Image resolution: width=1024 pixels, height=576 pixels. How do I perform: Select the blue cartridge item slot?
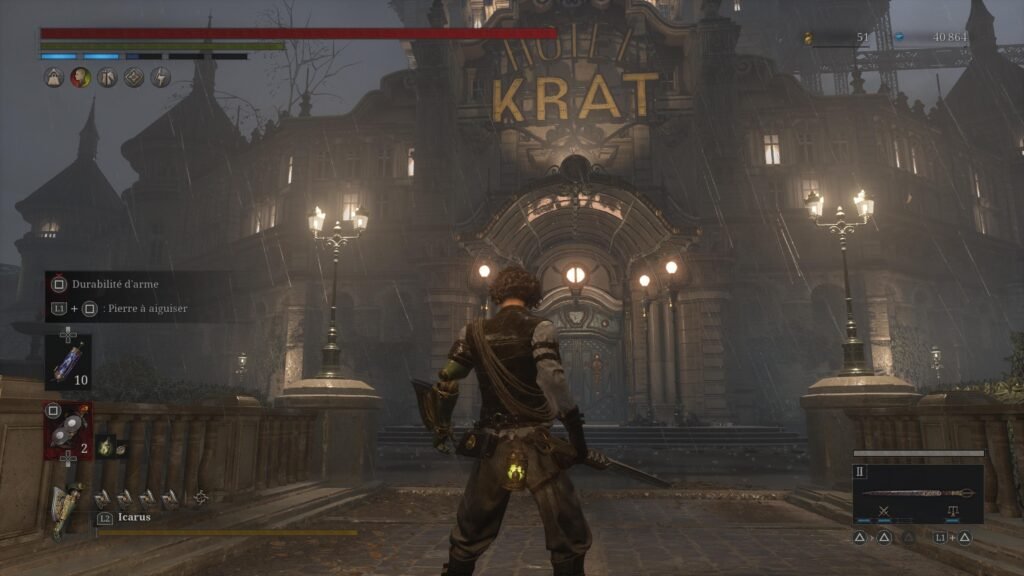(68, 361)
